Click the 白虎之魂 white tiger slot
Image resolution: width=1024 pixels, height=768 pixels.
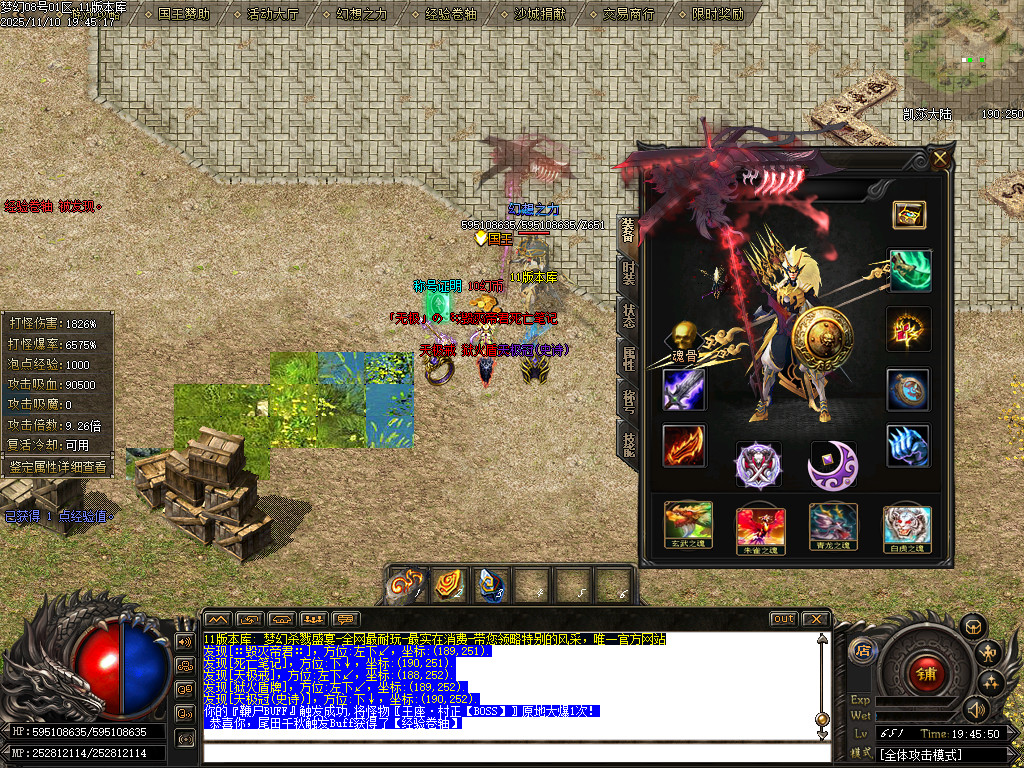[907, 528]
